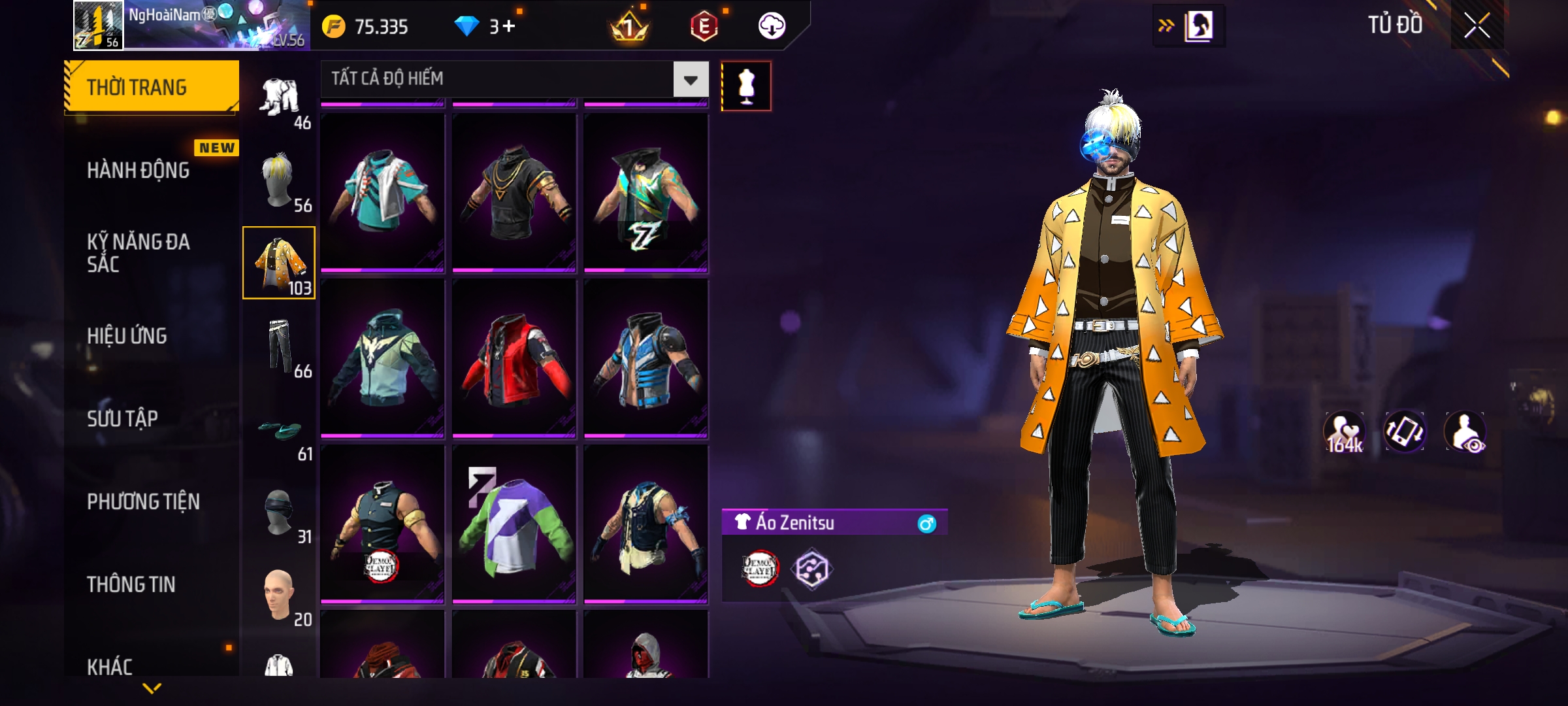The image size is (1568, 706).
Task: Go to the Hiệu Ứng tab
Action: click(x=127, y=335)
